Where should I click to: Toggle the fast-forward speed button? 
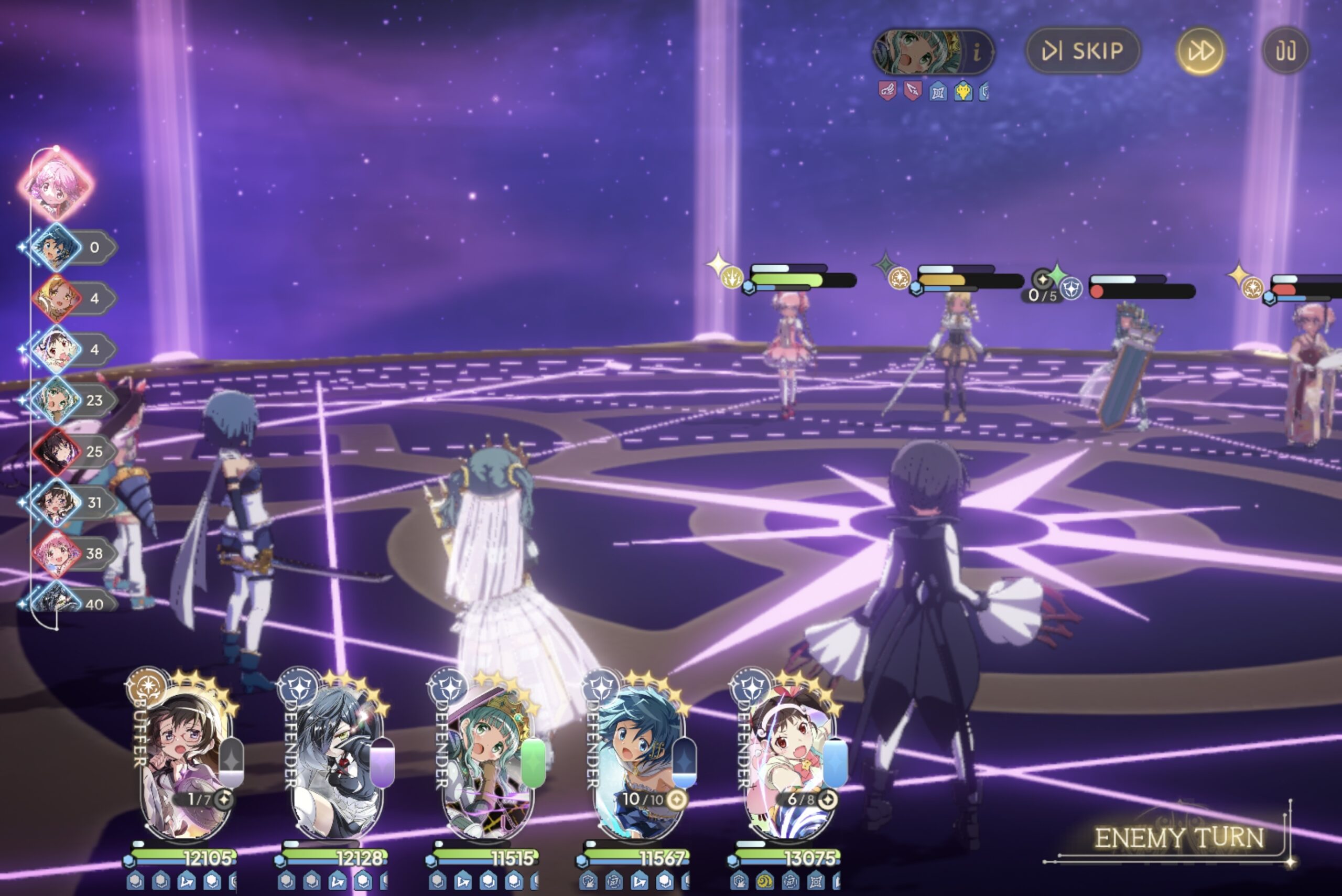1200,51
